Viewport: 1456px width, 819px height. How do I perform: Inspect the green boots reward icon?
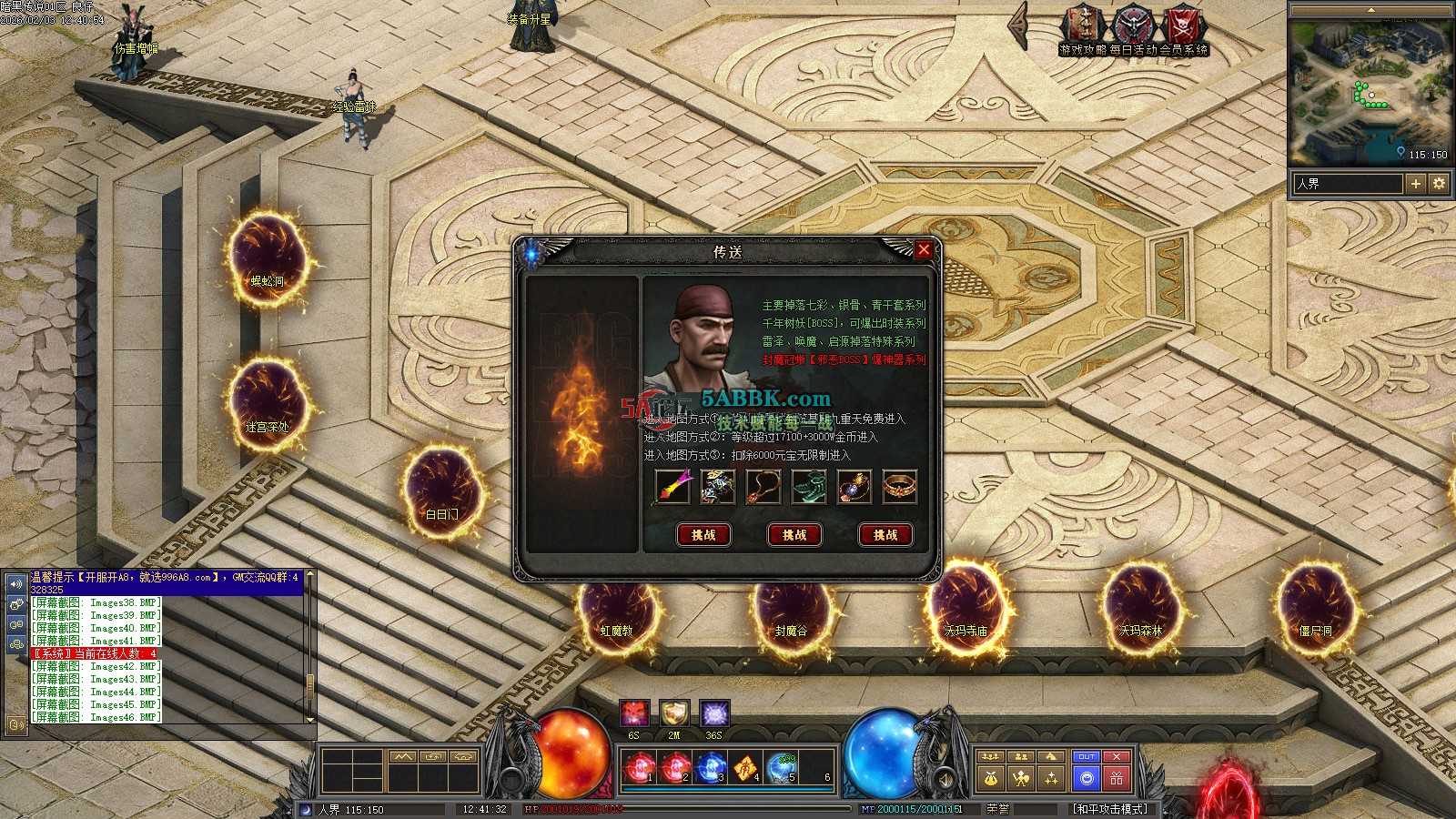point(809,487)
